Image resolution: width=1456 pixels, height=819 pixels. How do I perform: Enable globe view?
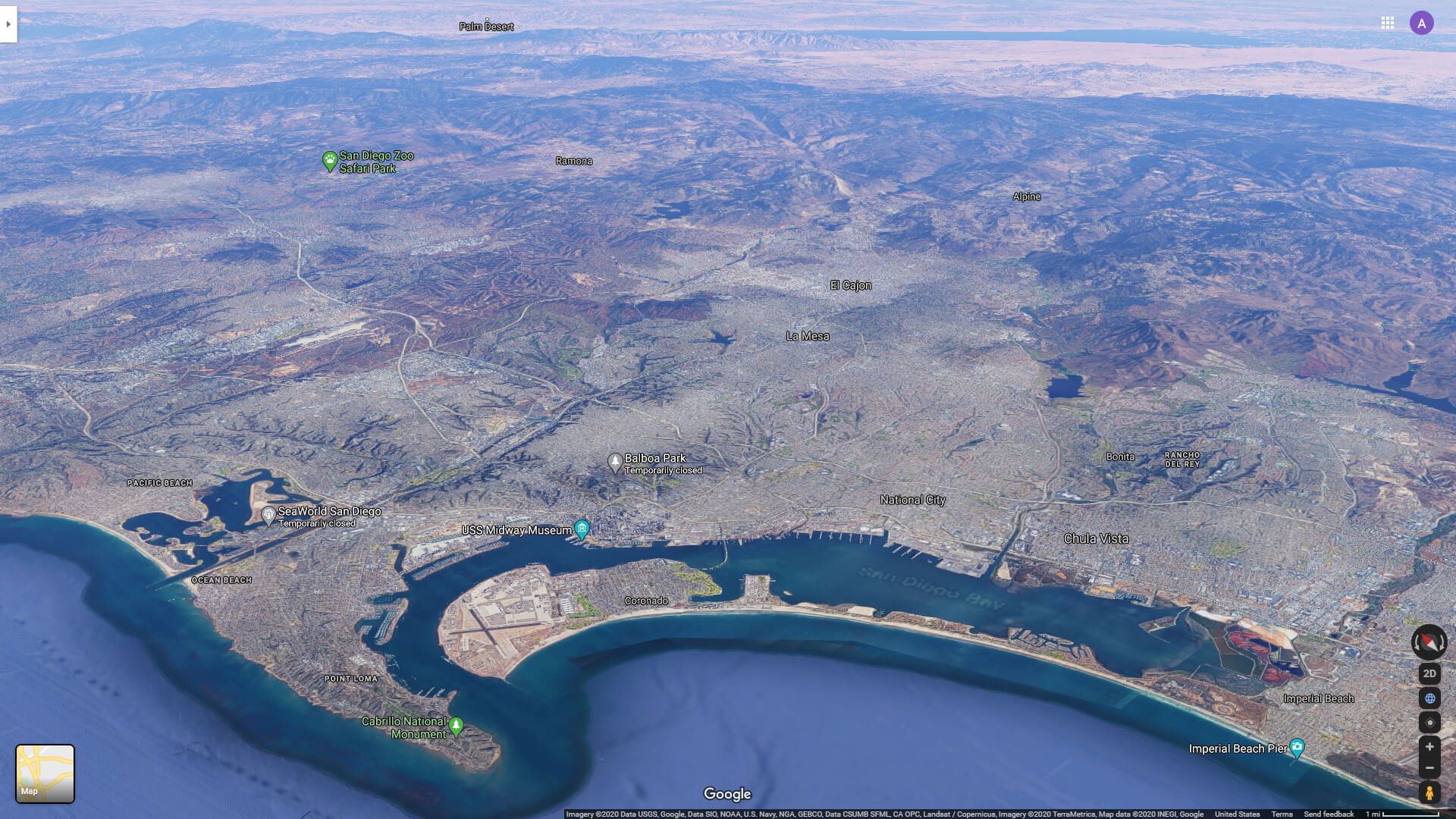1429,698
